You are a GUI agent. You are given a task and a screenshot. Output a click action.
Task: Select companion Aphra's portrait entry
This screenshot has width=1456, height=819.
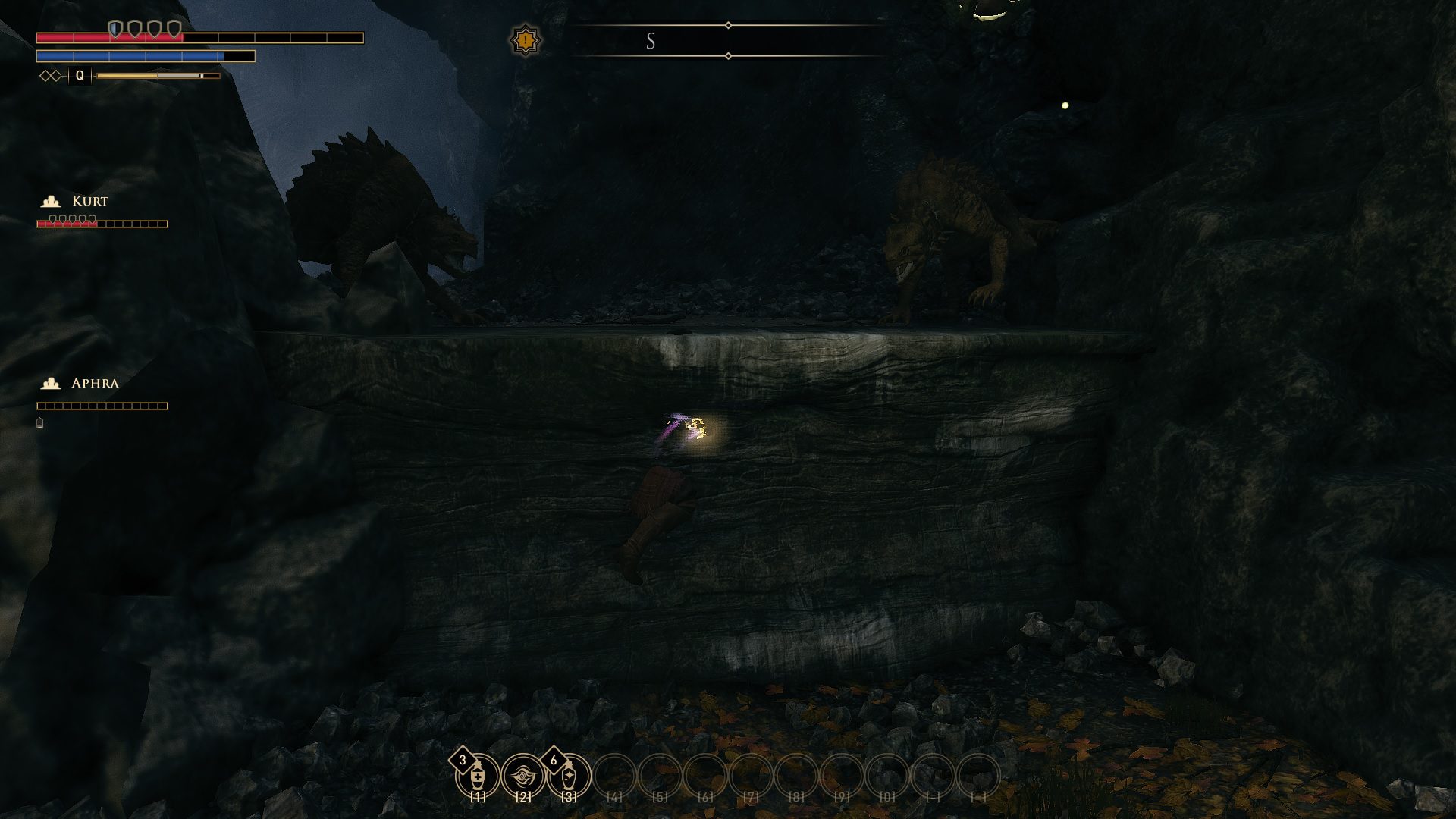click(x=94, y=383)
